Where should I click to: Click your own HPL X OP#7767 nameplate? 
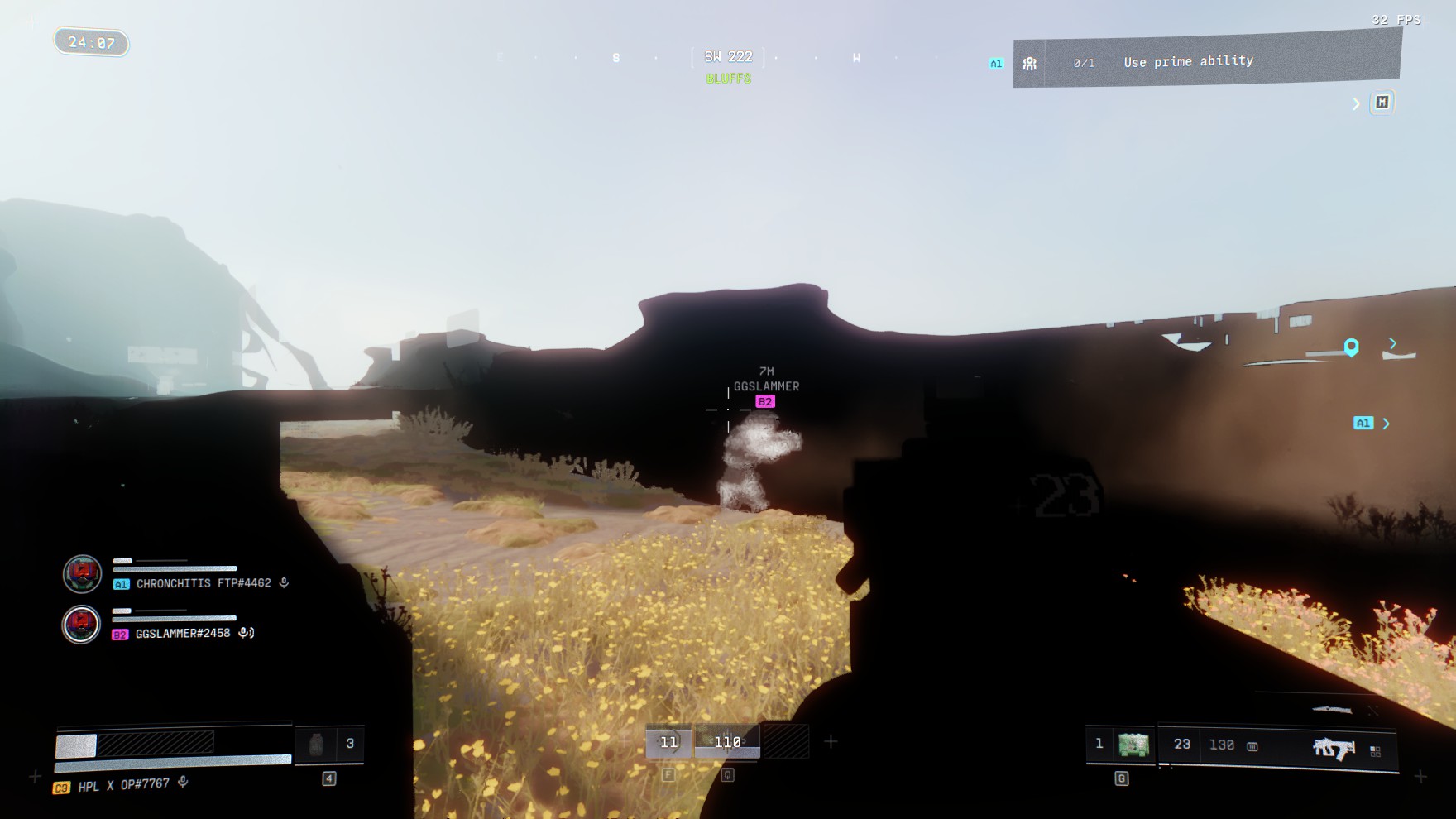123,784
